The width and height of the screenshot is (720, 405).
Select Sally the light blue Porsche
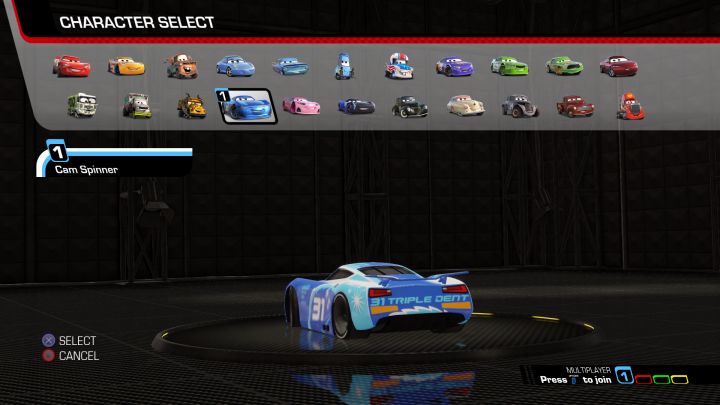(235, 67)
